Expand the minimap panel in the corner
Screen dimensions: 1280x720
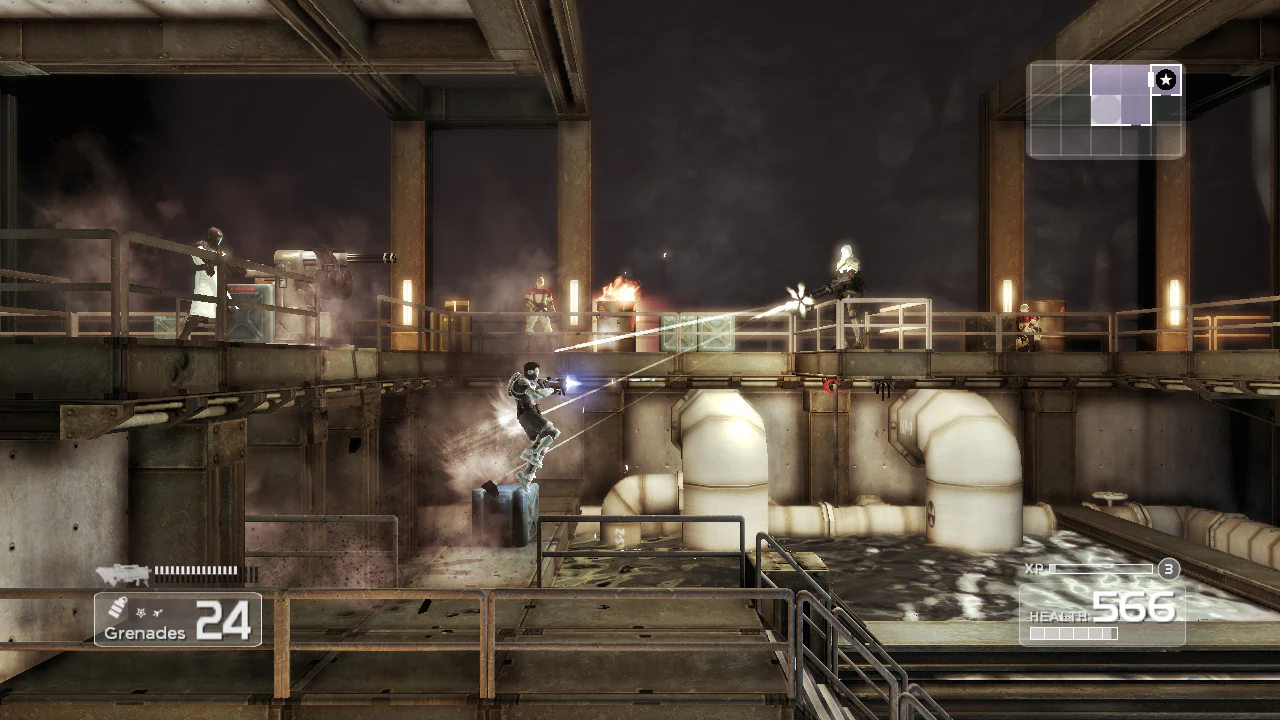tap(1105, 110)
